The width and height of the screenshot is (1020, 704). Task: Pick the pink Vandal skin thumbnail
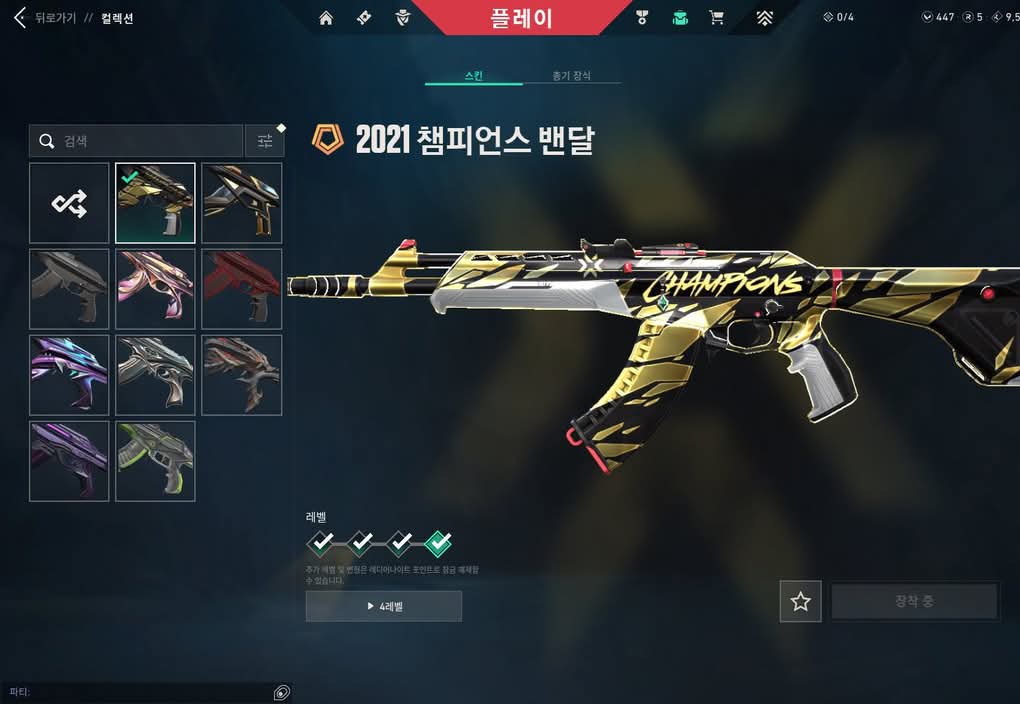(x=155, y=290)
